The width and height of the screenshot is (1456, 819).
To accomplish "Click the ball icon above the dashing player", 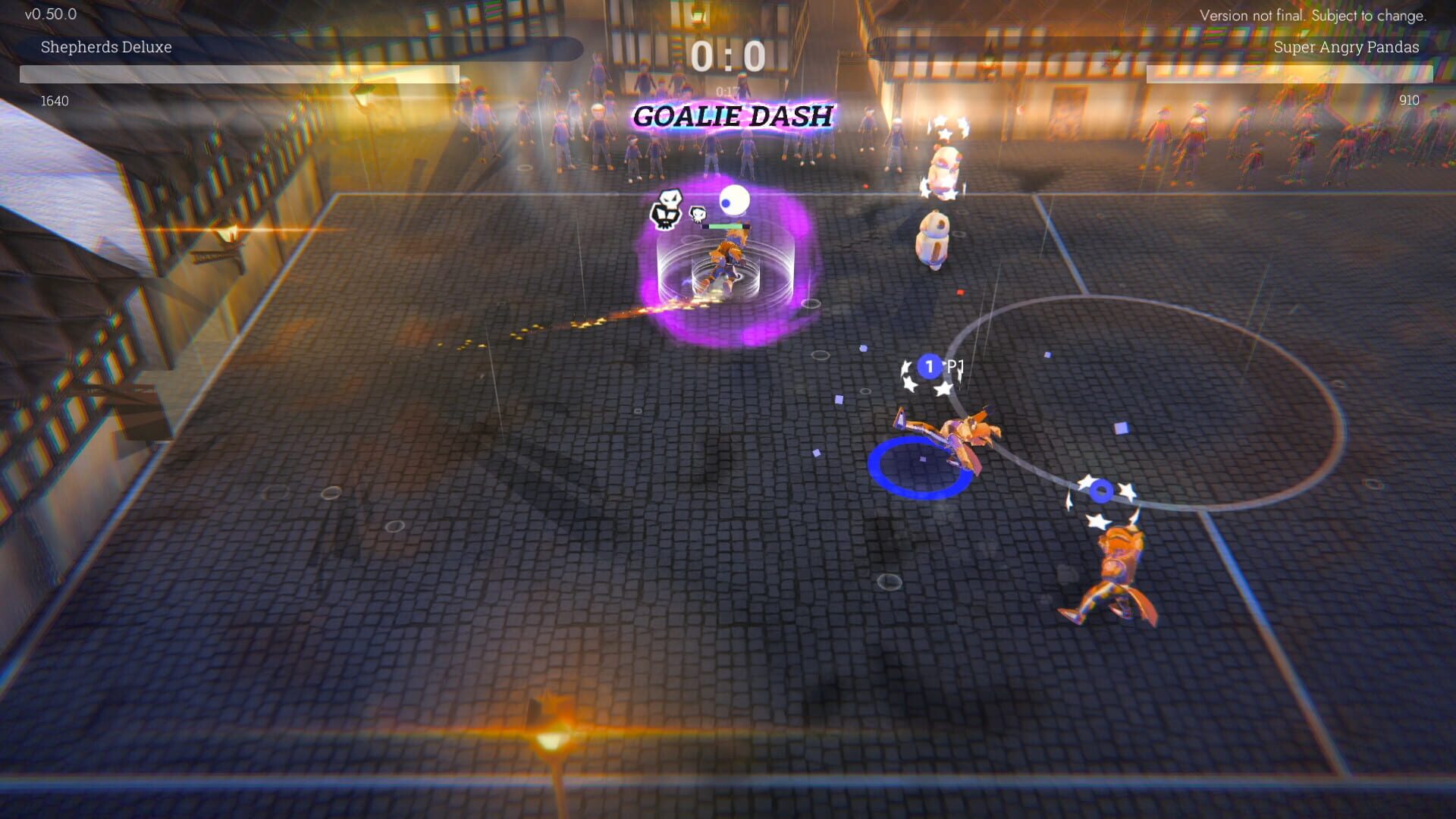I will point(734,199).
